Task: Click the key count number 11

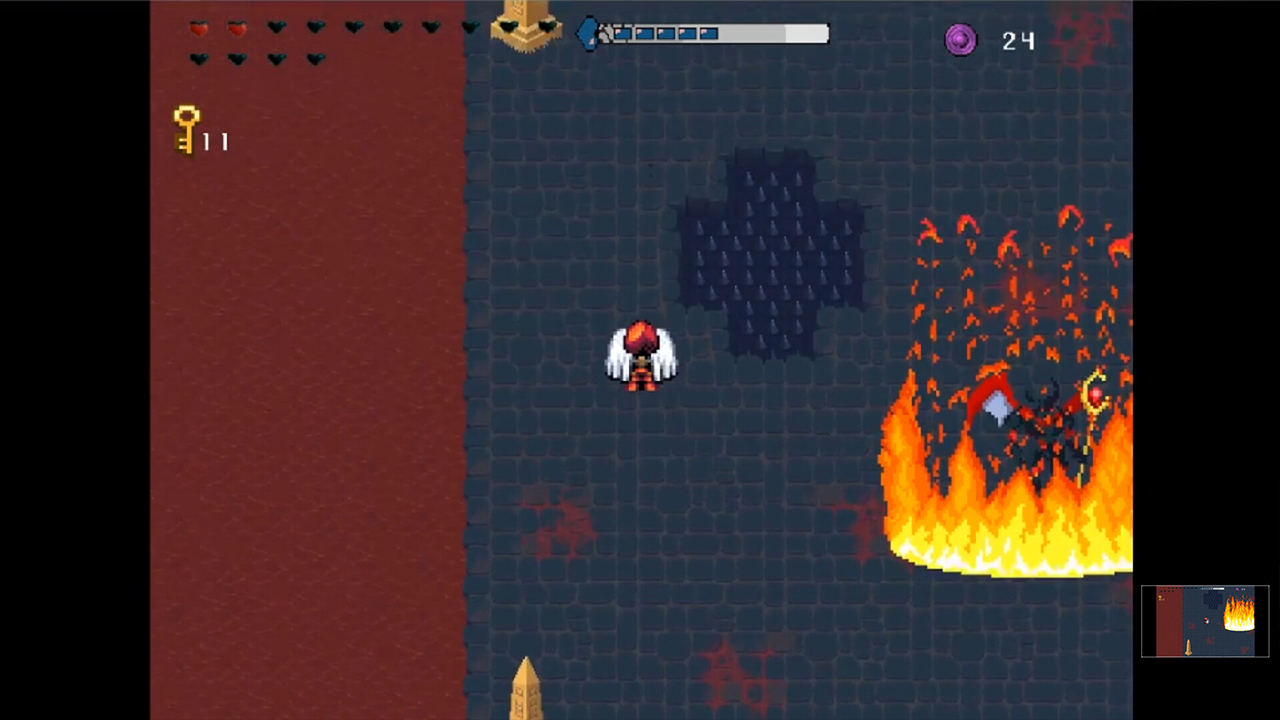Action: [x=215, y=140]
